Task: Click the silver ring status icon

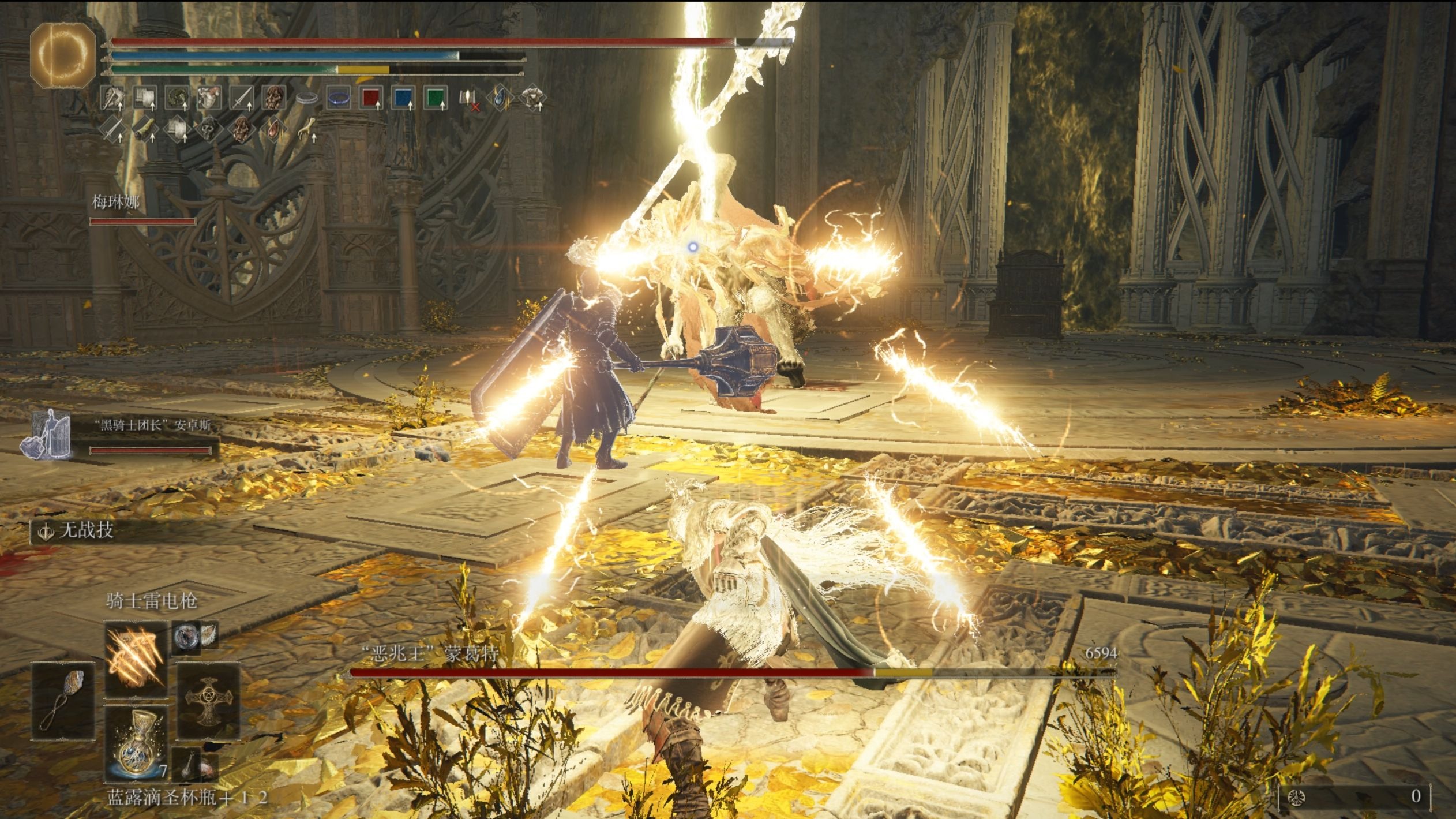Action: [307, 99]
